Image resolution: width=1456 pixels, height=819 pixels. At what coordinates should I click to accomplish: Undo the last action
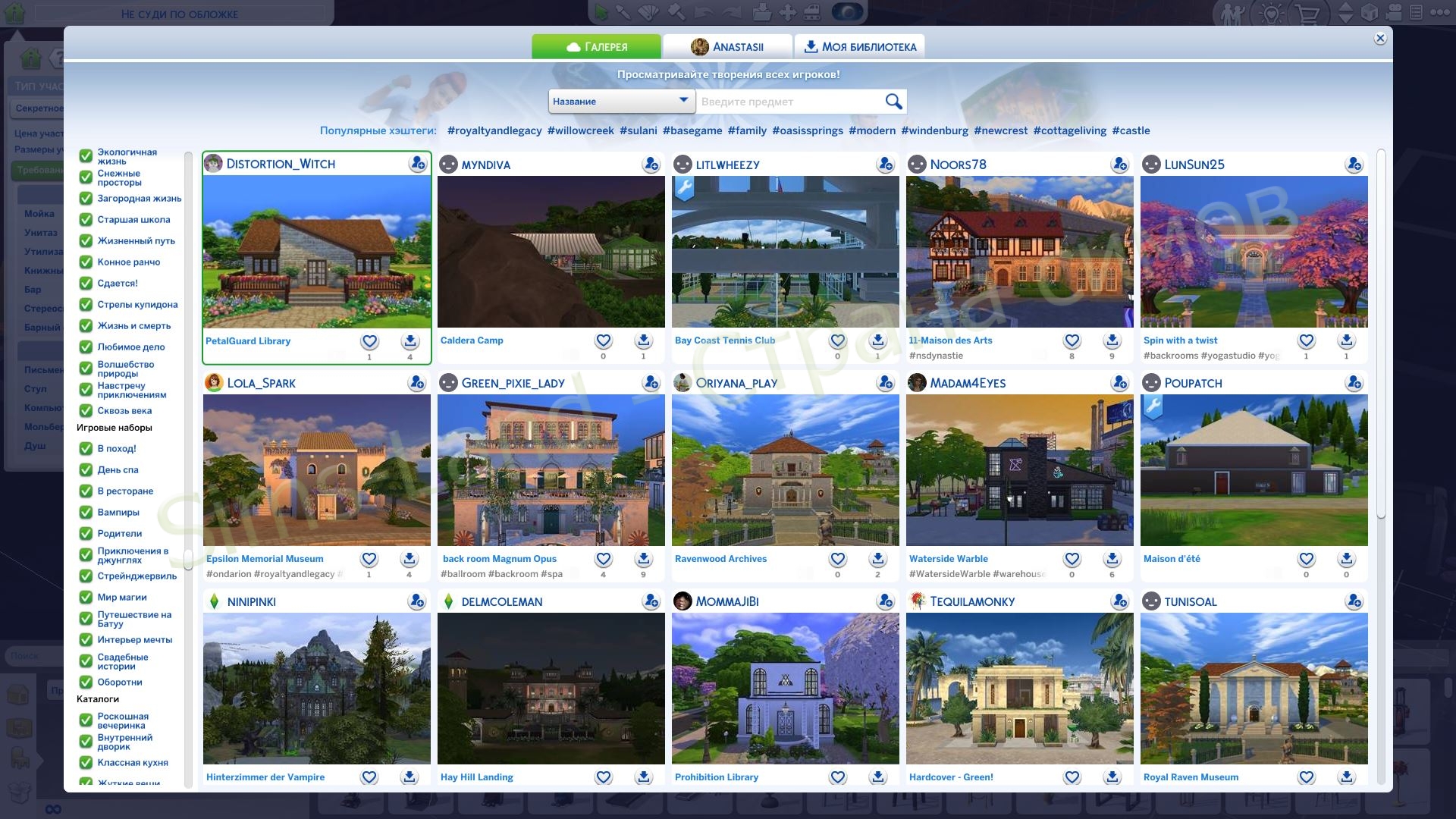coord(704,11)
